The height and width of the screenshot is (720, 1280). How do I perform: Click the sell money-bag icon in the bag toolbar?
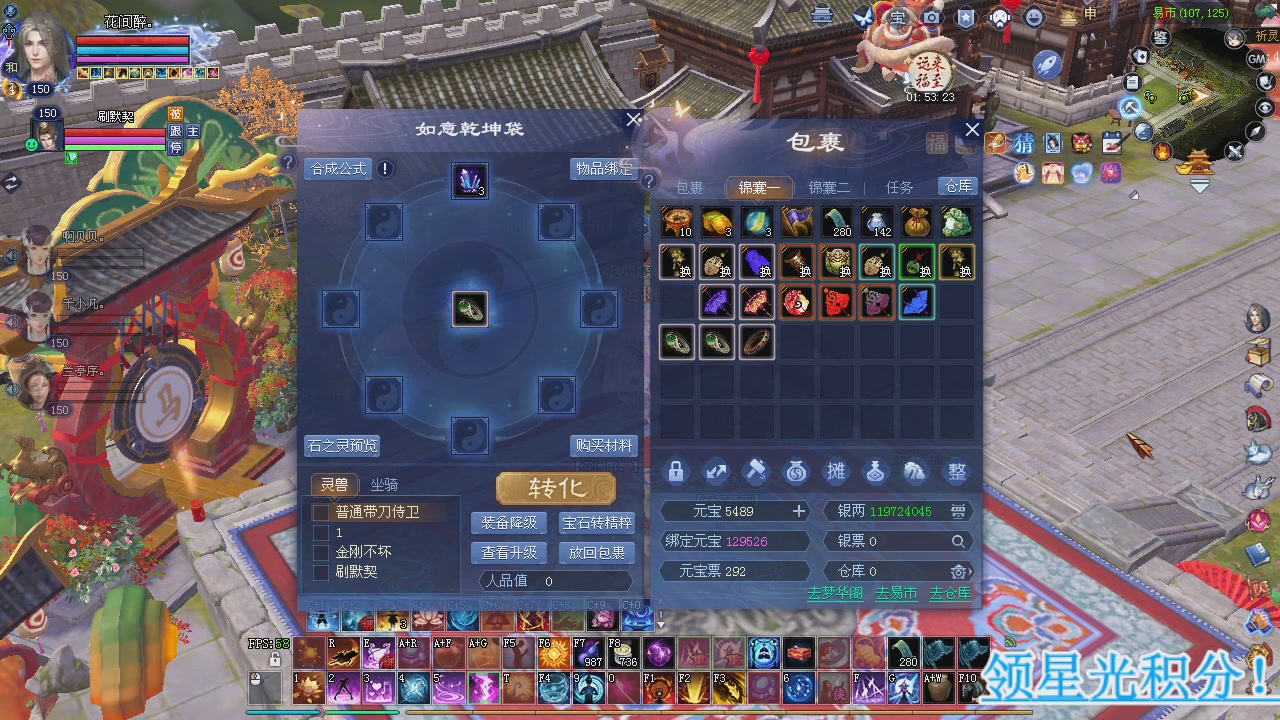coord(796,472)
